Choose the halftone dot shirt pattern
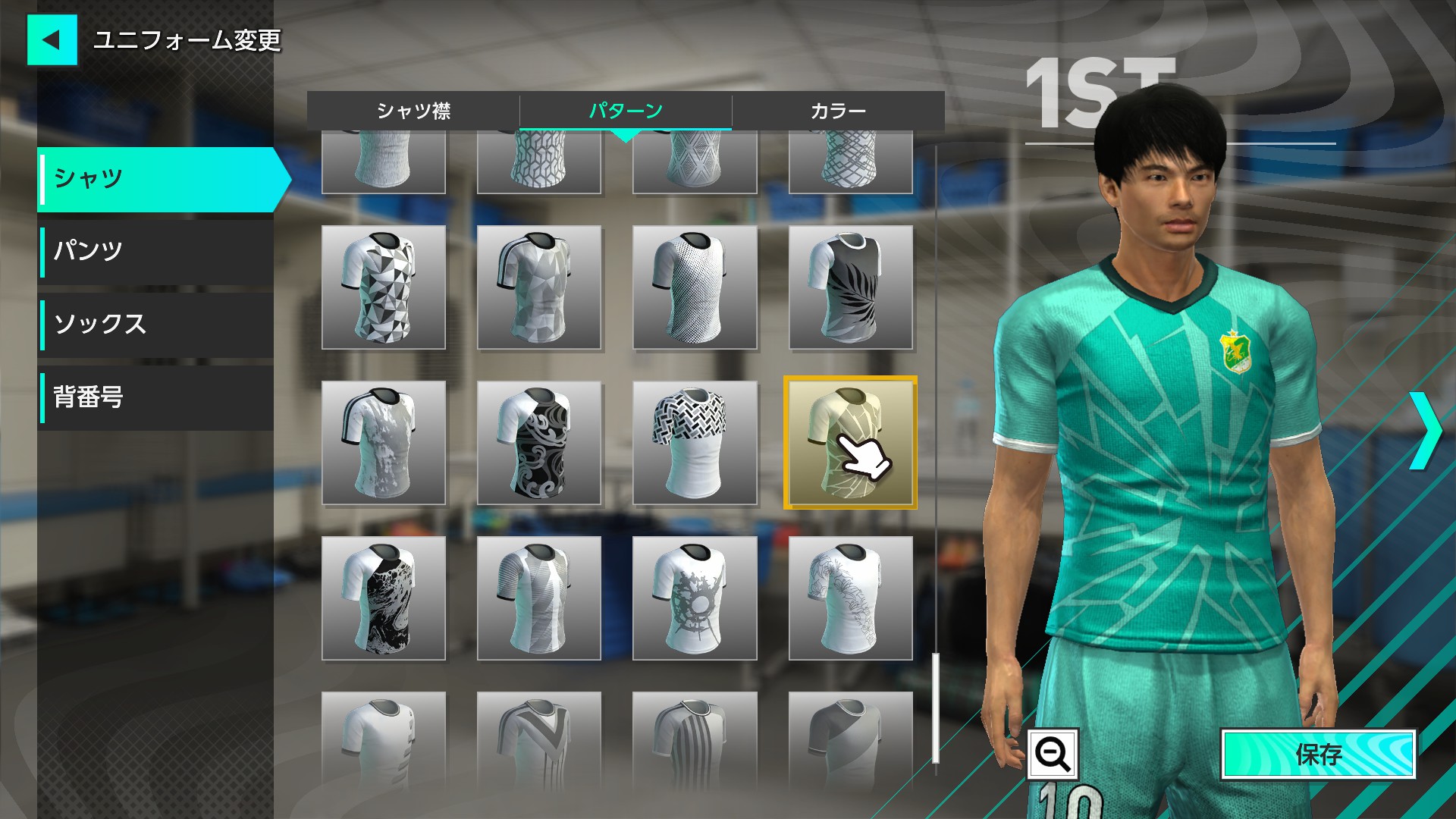Image resolution: width=1456 pixels, height=819 pixels. click(x=695, y=287)
